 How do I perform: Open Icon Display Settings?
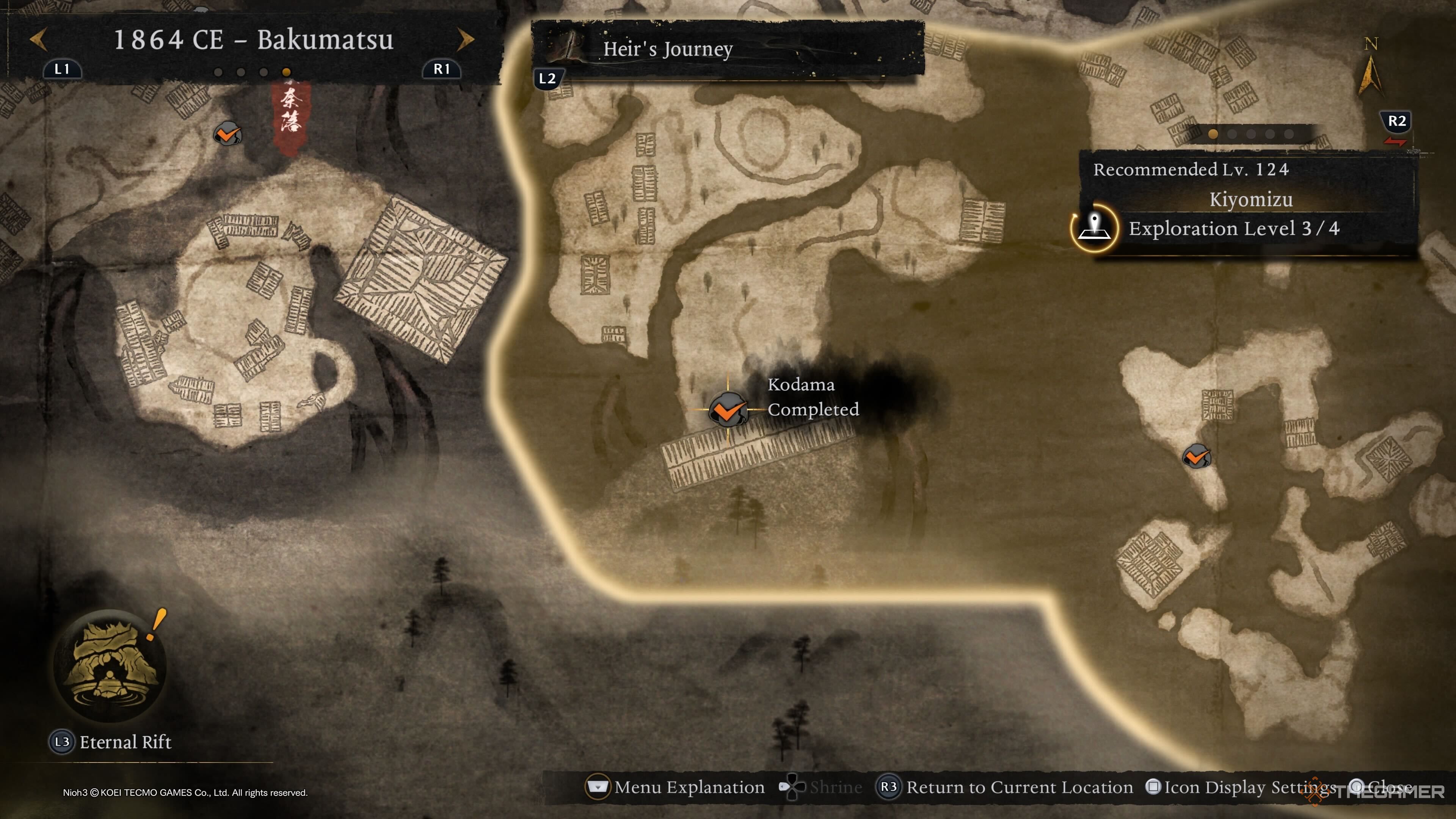[1241, 788]
